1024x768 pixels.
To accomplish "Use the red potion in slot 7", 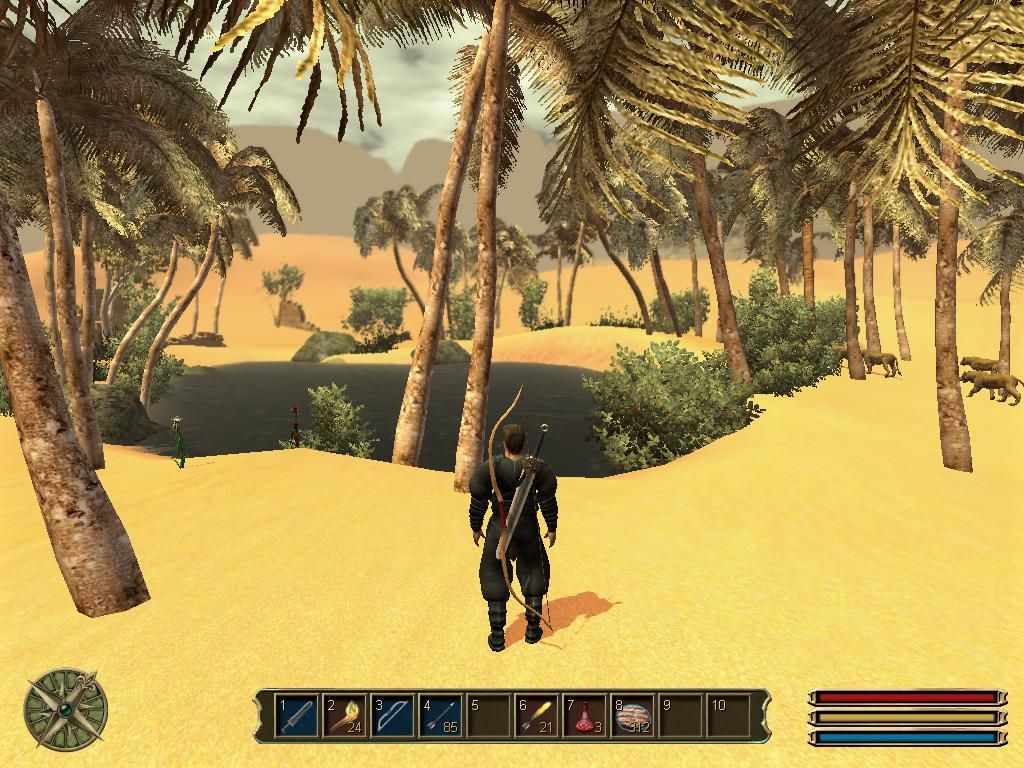I will tap(585, 716).
